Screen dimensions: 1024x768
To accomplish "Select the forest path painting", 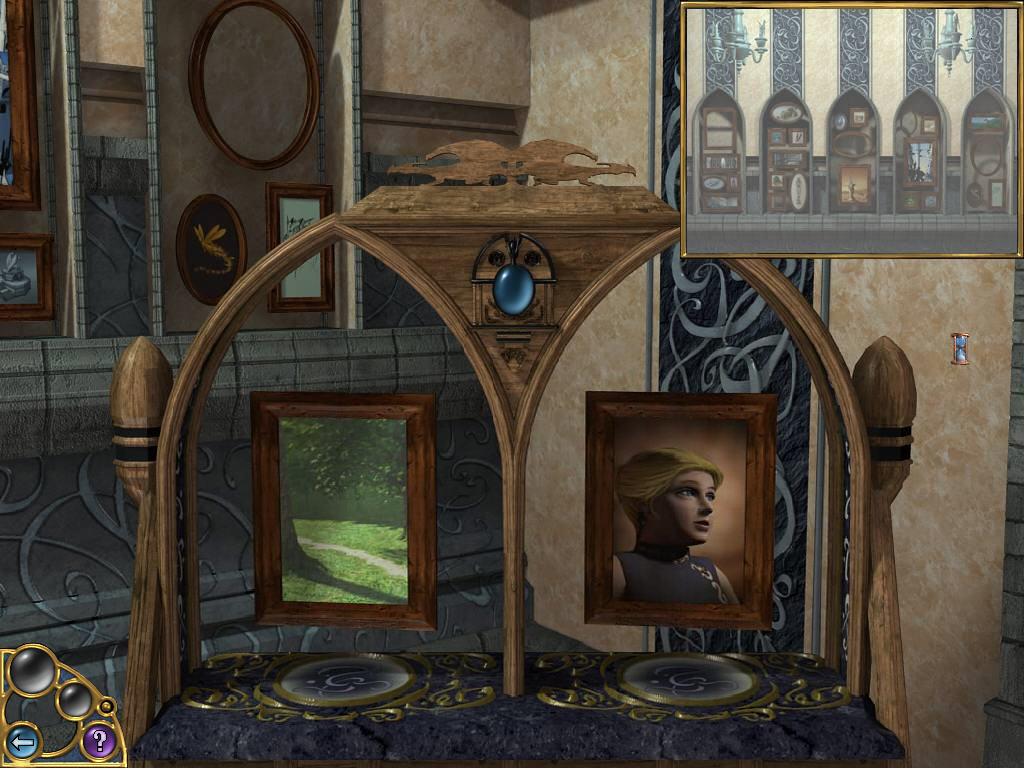I will [343, 510].
